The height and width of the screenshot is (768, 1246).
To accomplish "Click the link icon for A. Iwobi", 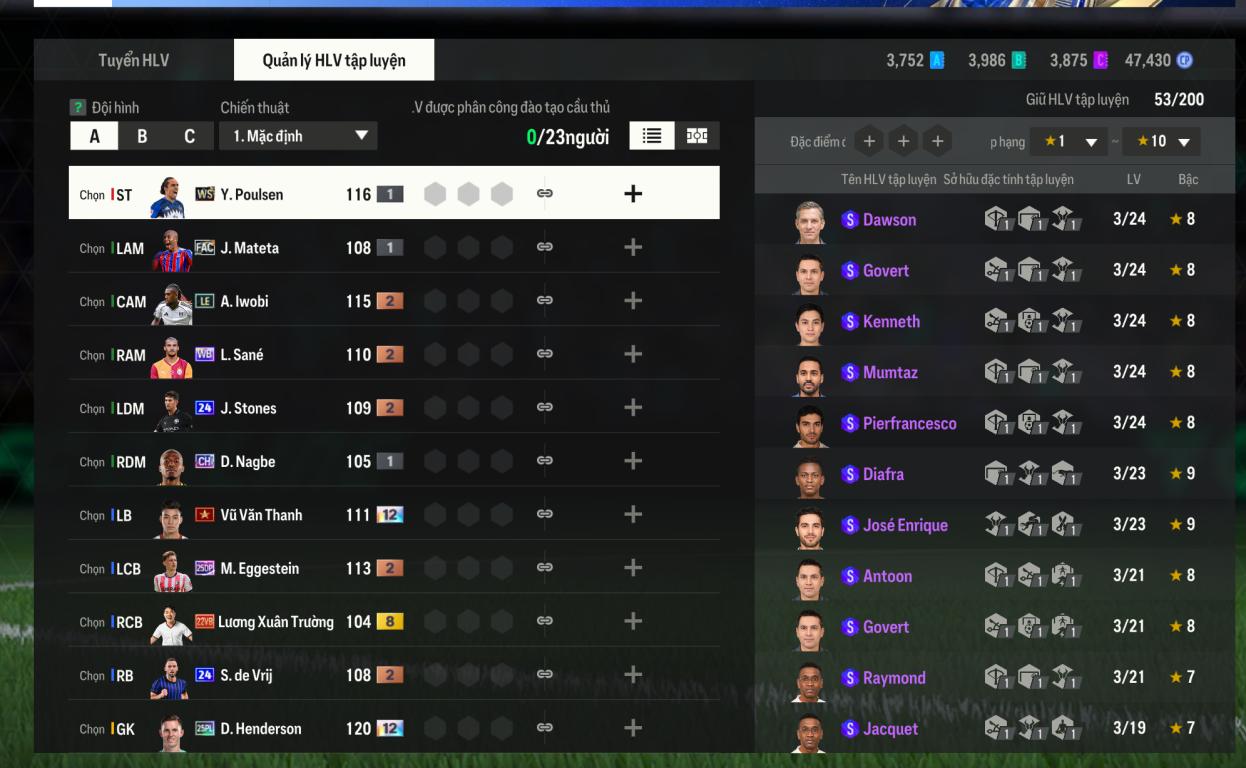I will (545, 300).
